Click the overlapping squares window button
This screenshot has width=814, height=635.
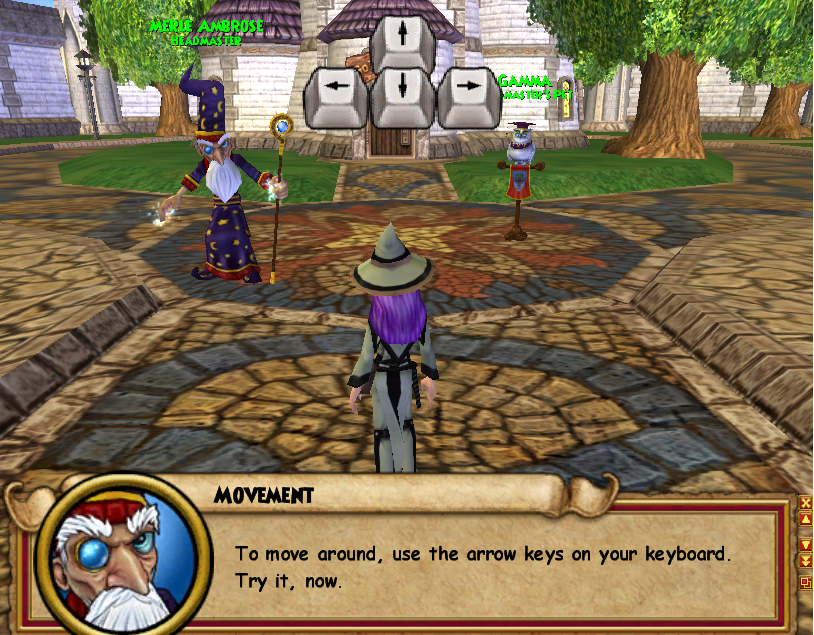806,583
